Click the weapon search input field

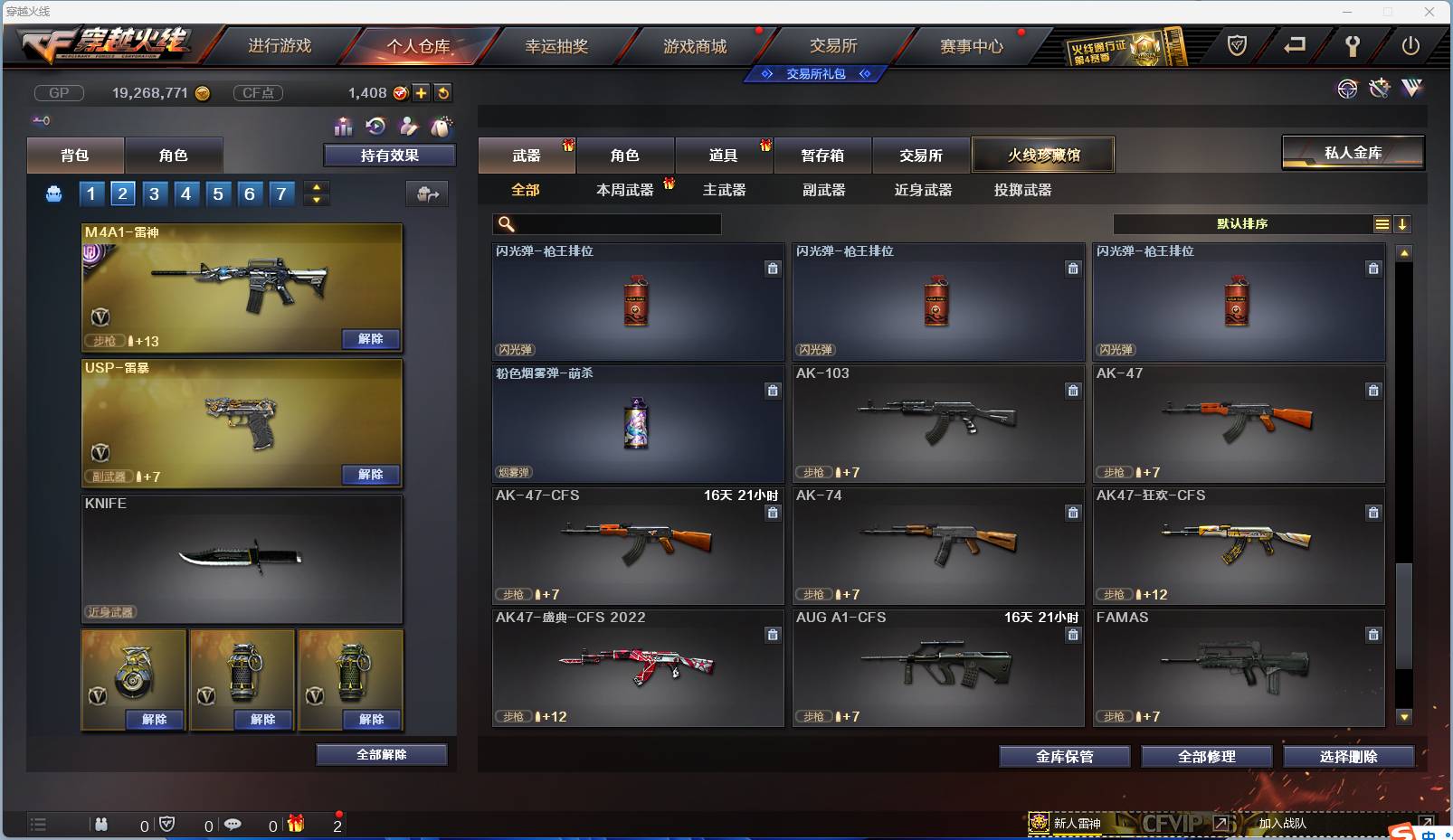(x=606, y=223)
